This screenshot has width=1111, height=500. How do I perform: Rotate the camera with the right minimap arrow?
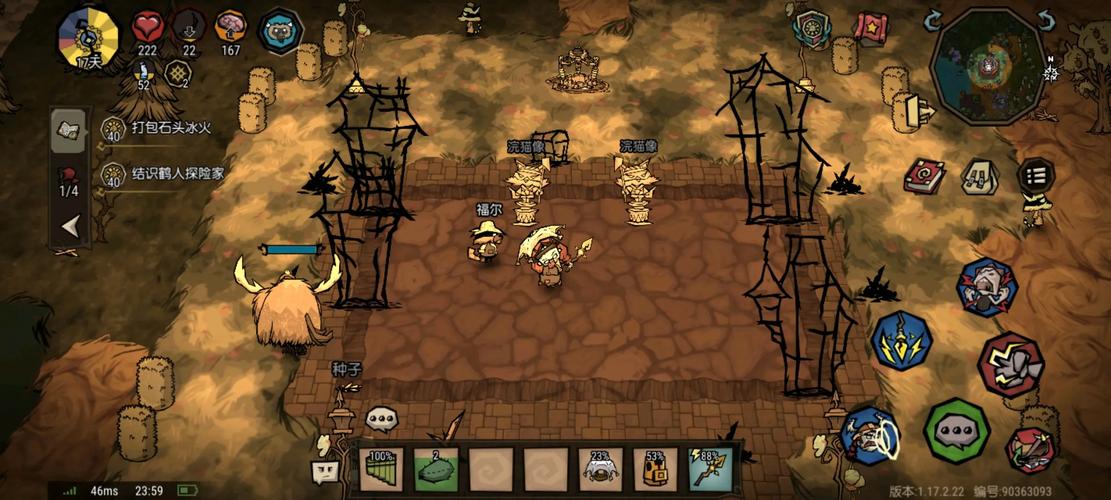point(1046,20)
